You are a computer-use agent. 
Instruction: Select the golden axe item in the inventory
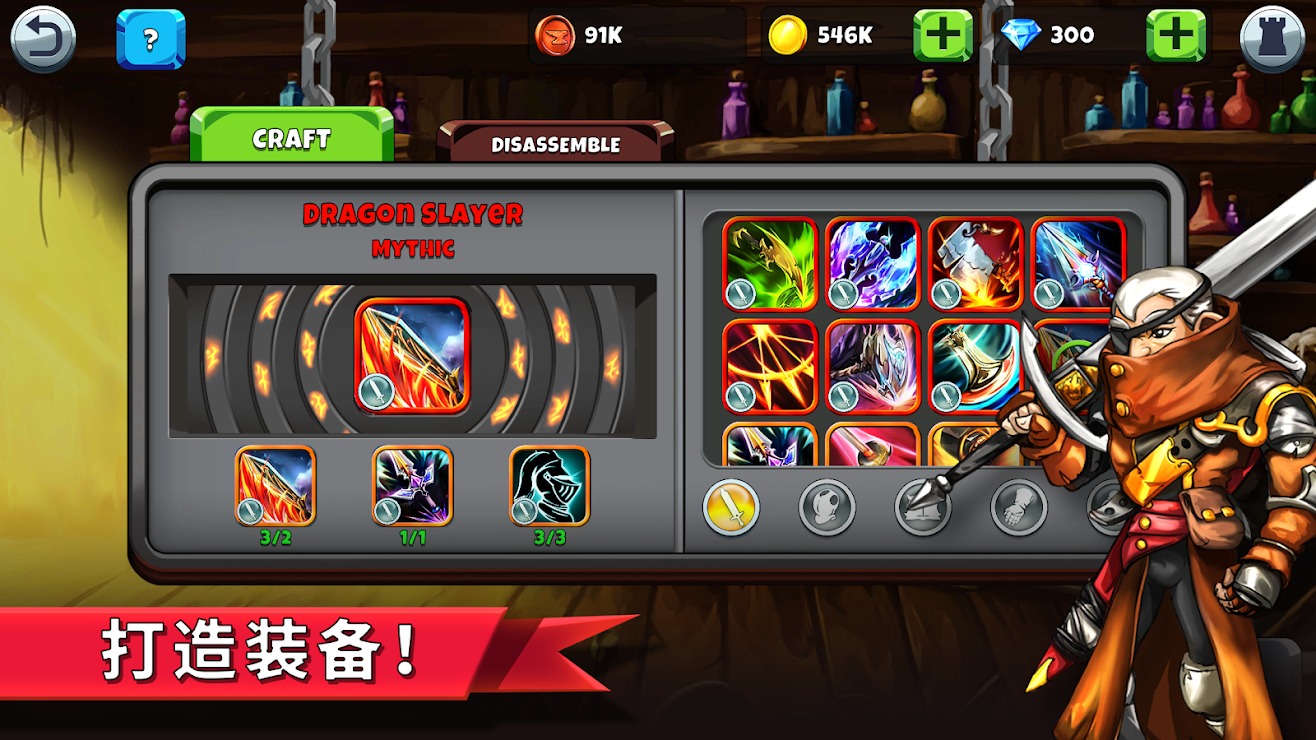(975, 365)
